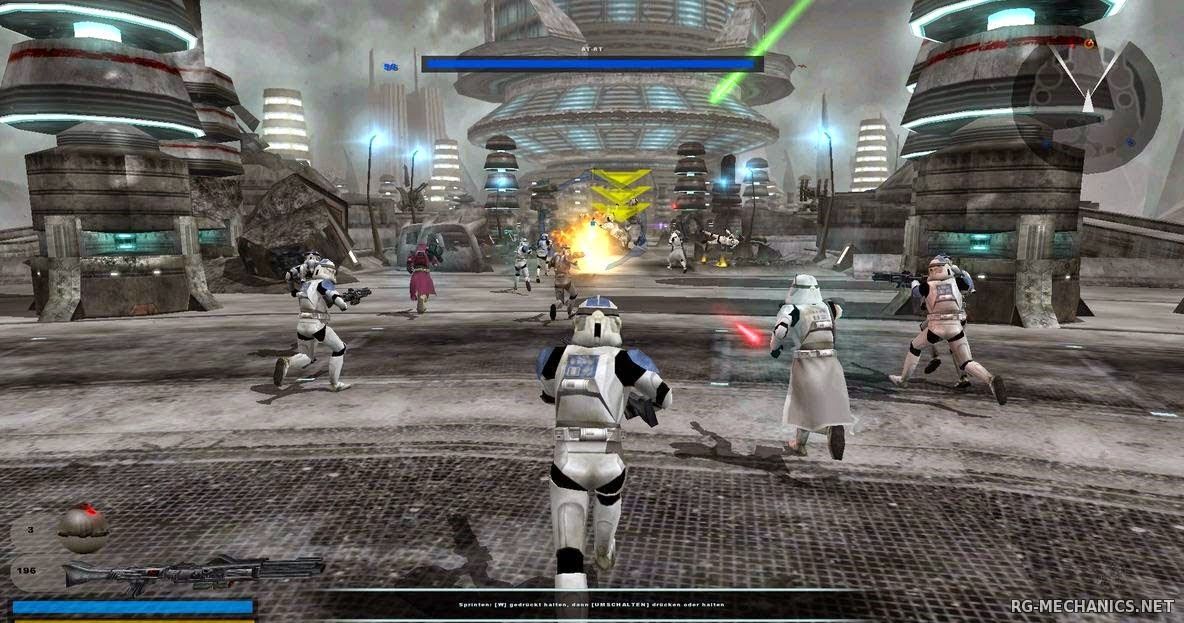Select the thermal detonator grenade icon
This screenshot has height=623, width=1184.
[83, 527]
